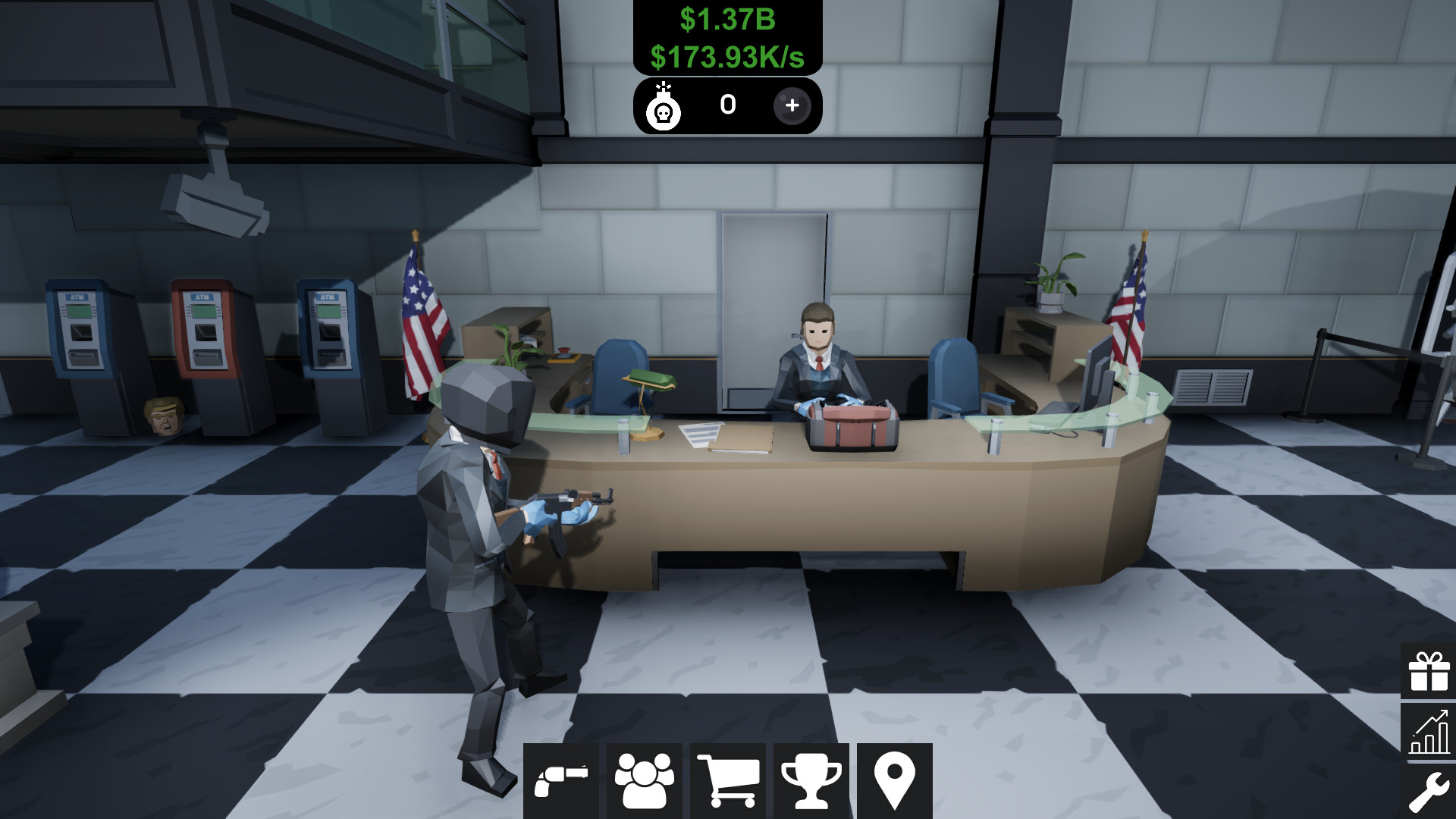Click the $173.93K/s income rate display
The height and width of the screenshot is (819, 1456).
coord(727,55)
